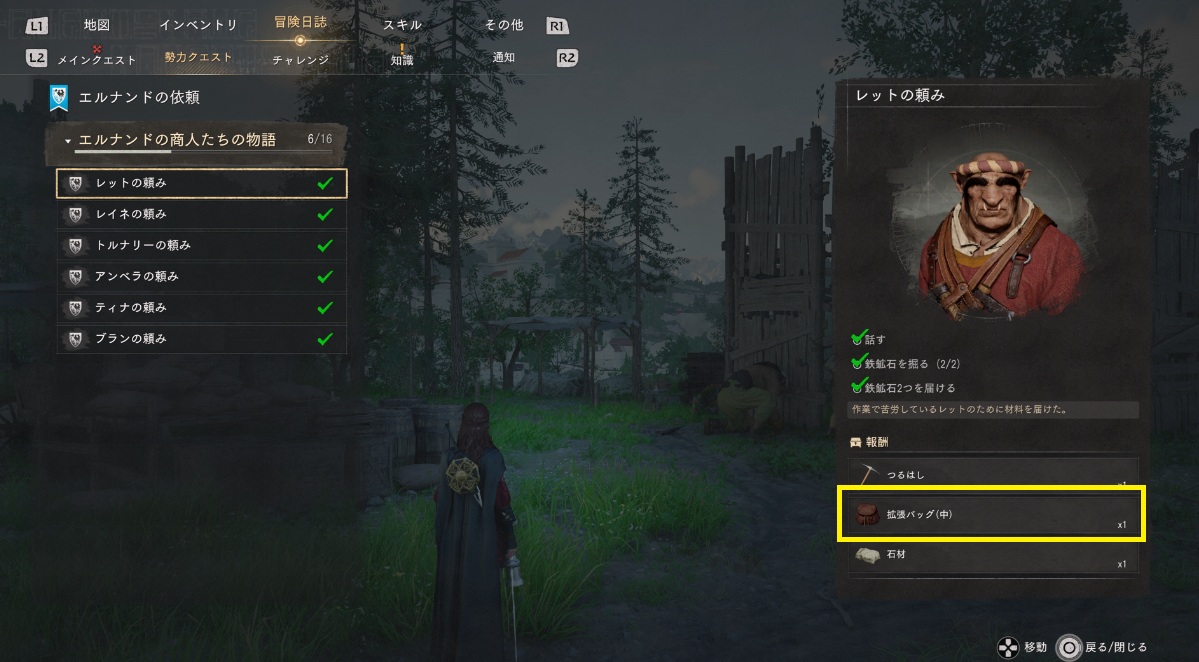Image resolution: width=1199 pixels, height=662 pixels.
Task: Switch to the インベントリ tab
Action: 198,25
